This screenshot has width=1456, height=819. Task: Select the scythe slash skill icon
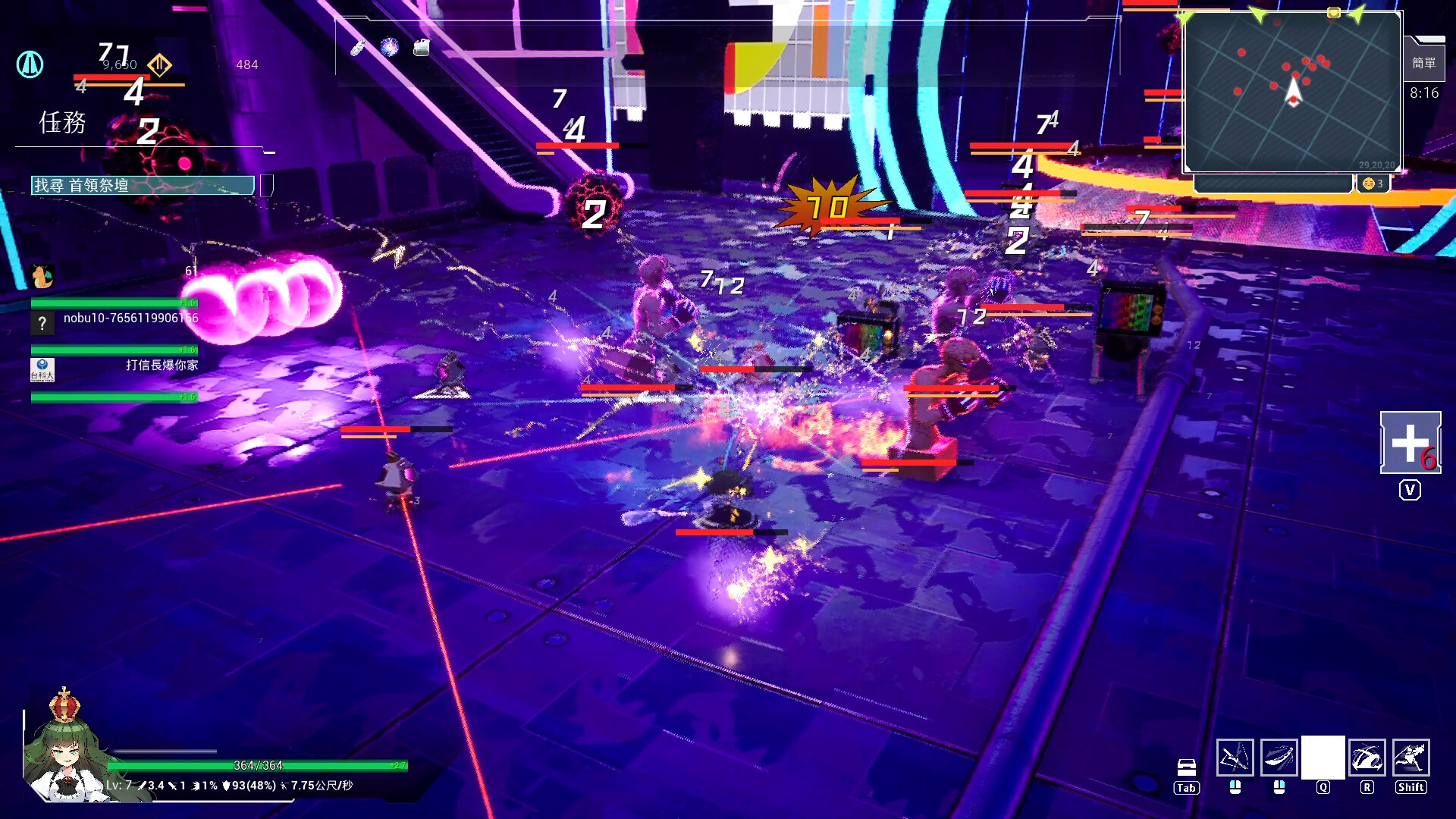(1281, 757)
